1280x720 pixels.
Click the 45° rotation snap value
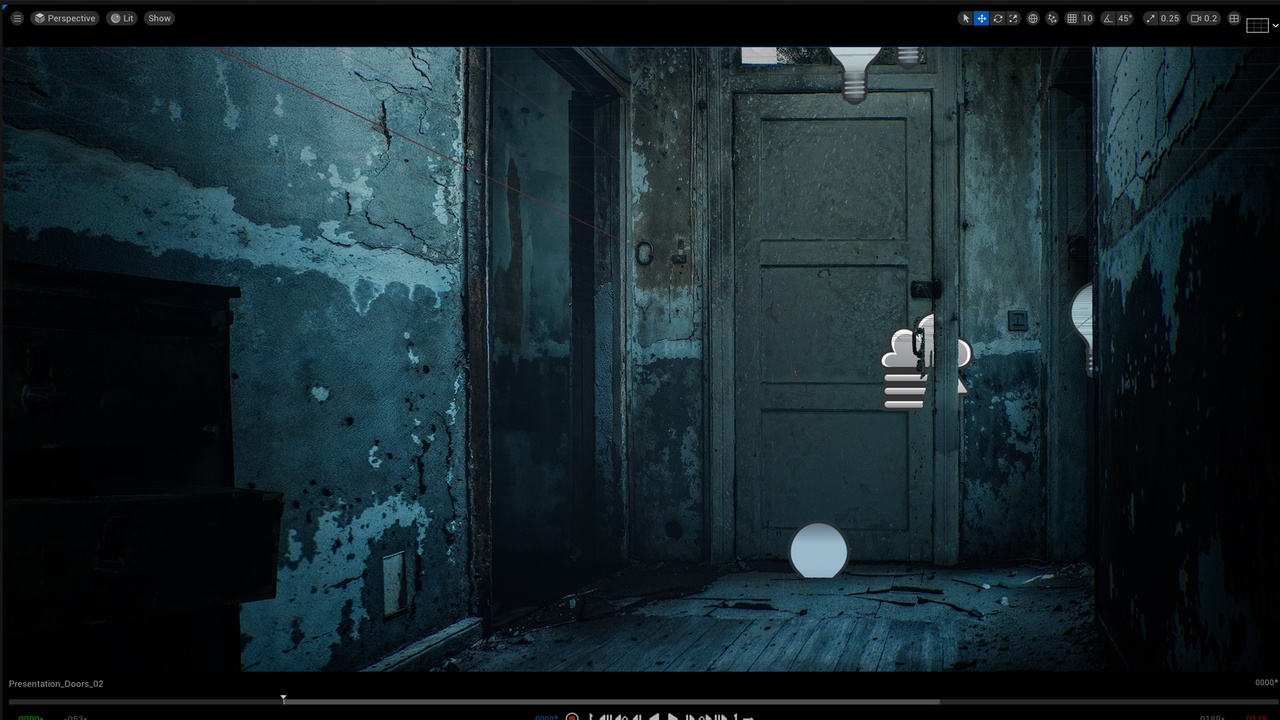click(1123, 18)
